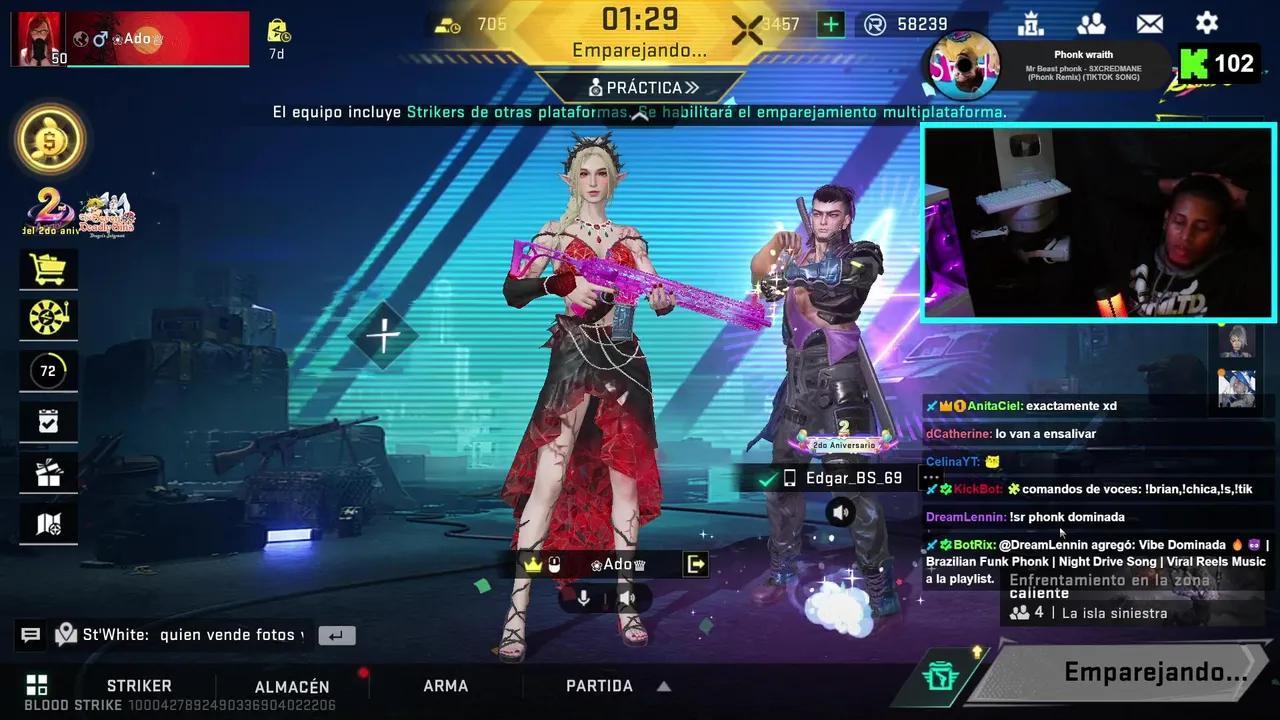
Task: Mute Edgar_BS_69's speaker icon
Action: click(x=840, y=512)
